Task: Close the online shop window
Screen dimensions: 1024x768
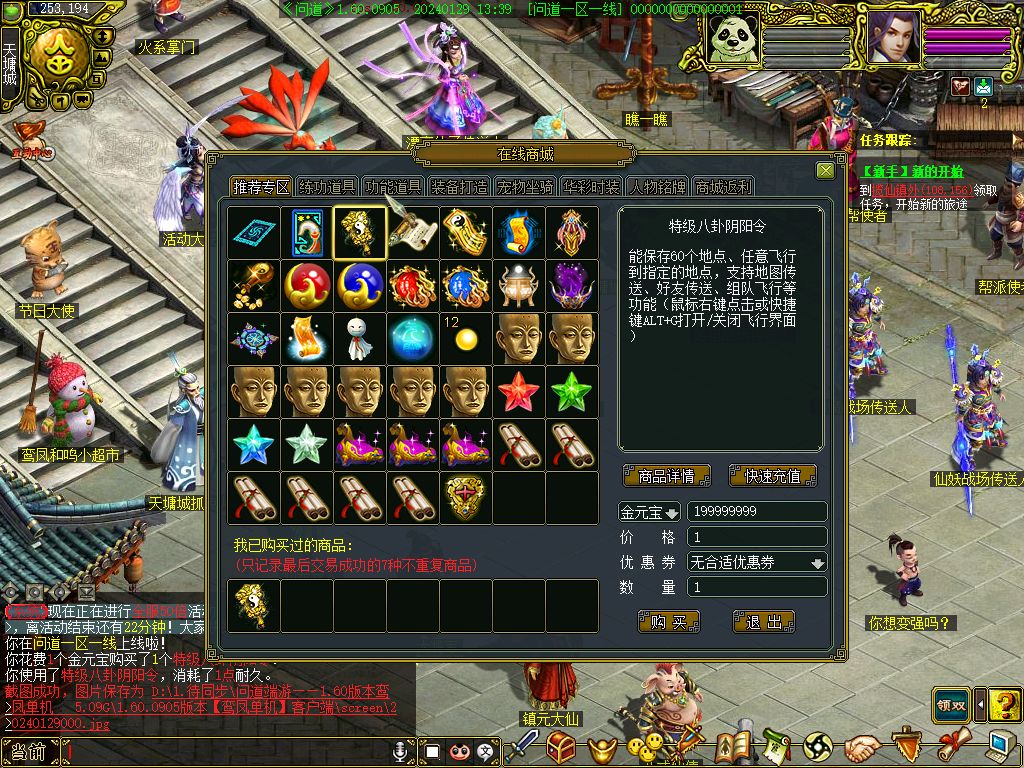Action: pos(825,171)
